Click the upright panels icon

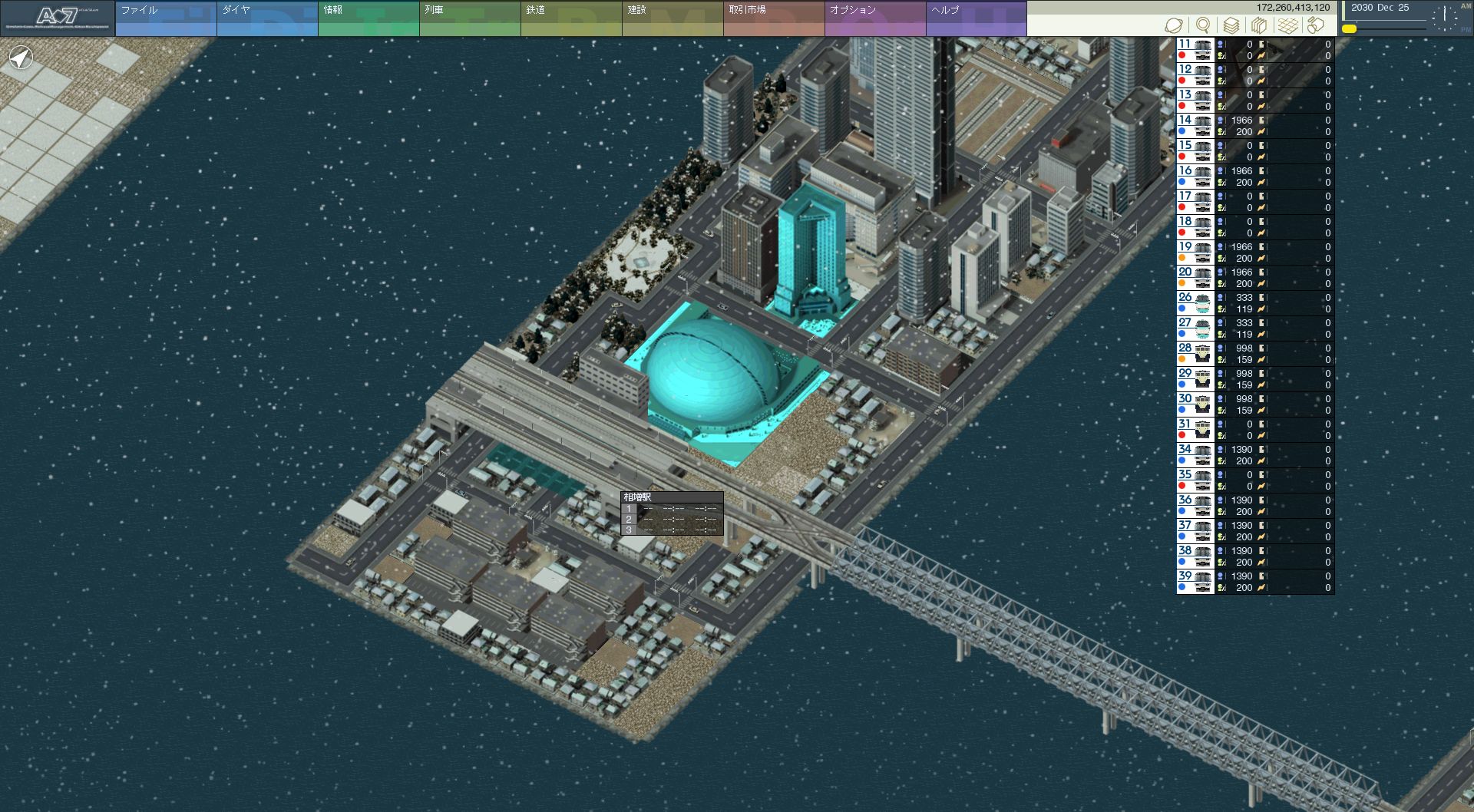tap(1259, 25)
